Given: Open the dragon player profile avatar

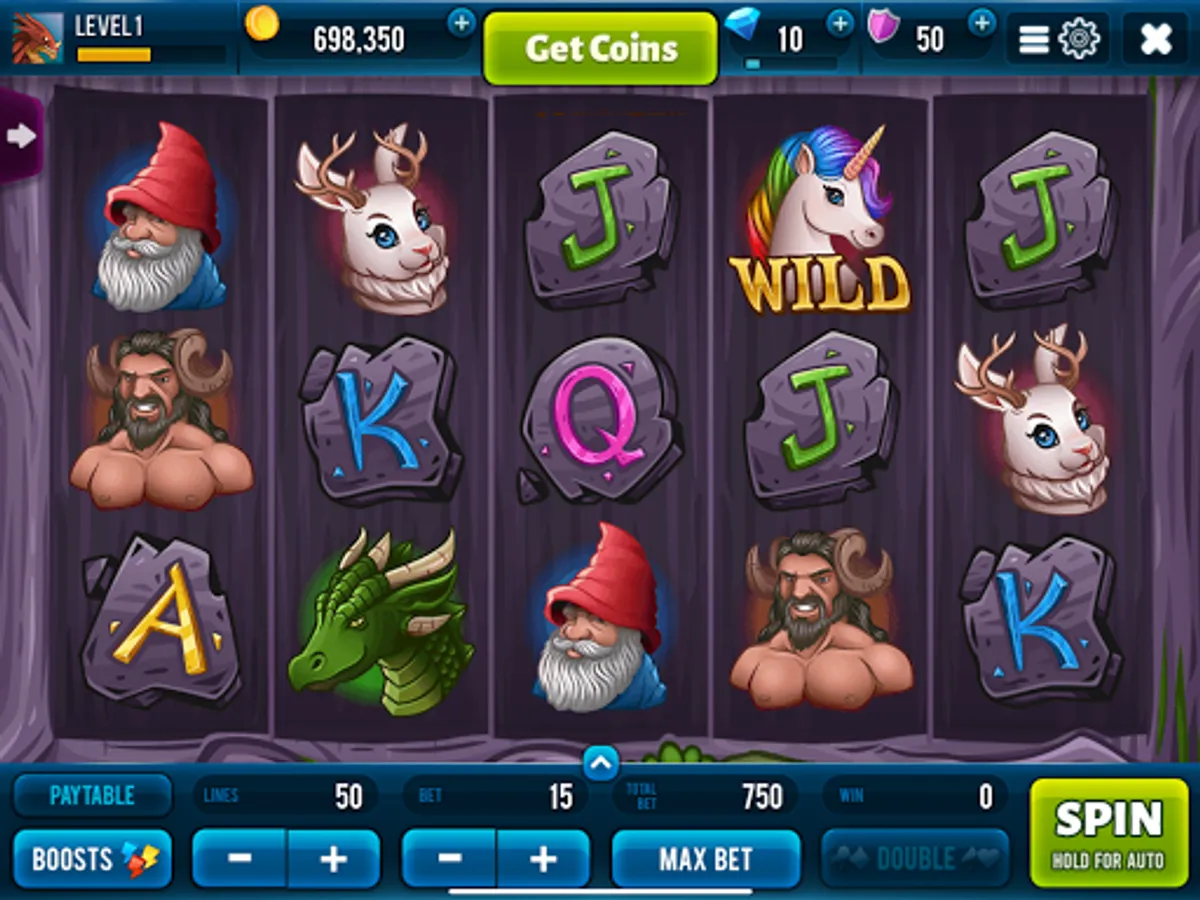Looking at the screenshot, I should coord(36,39).
